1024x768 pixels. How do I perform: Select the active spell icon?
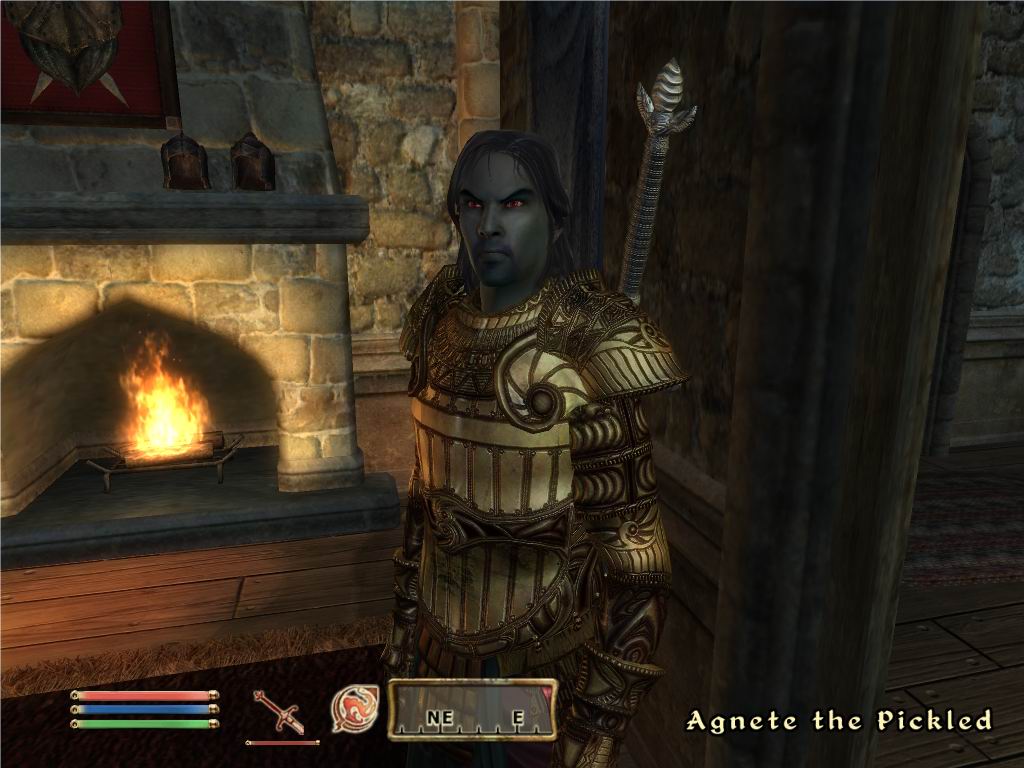pyautogui.click(x=355, y=708)
